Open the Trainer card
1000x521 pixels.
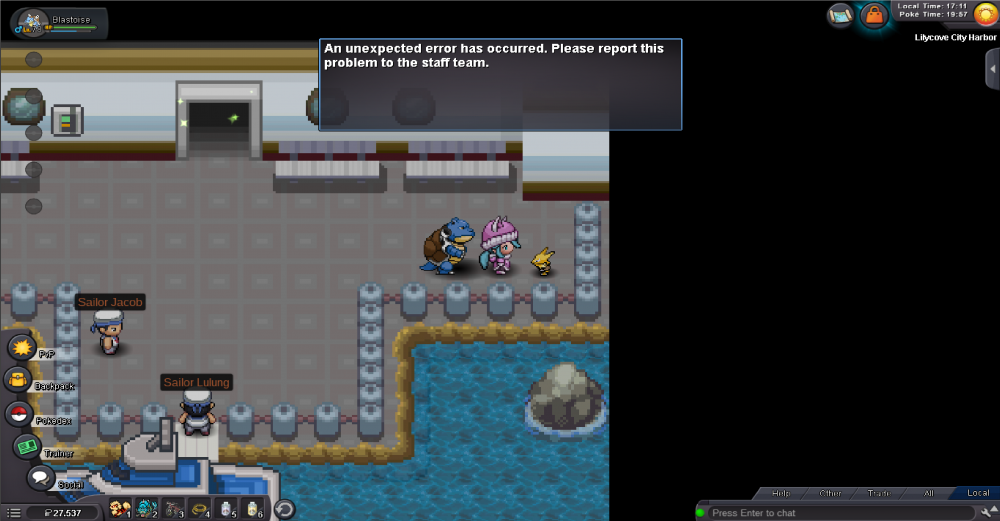coord(26,447)
